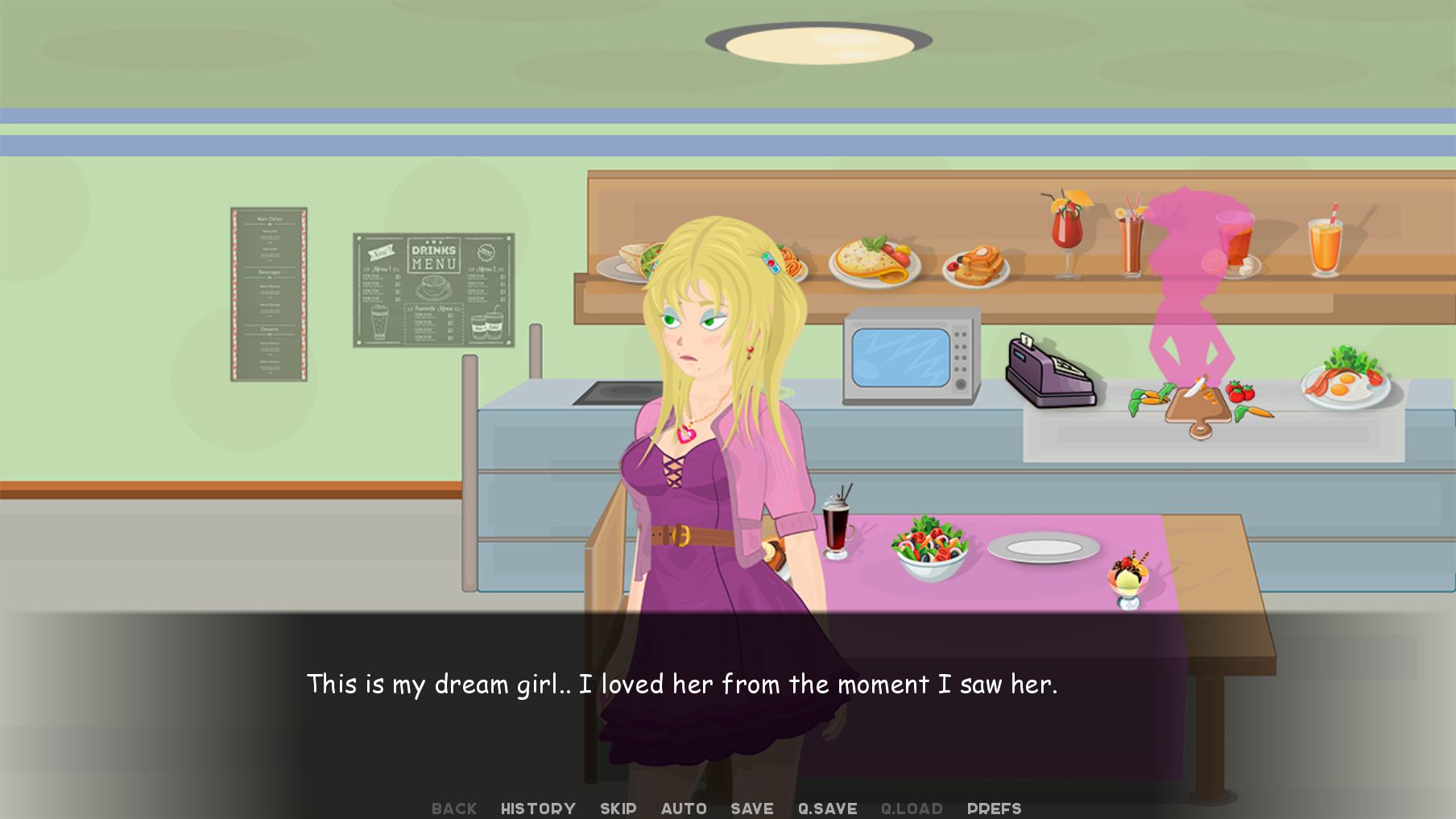Toggle Auto advance mode

684,809
